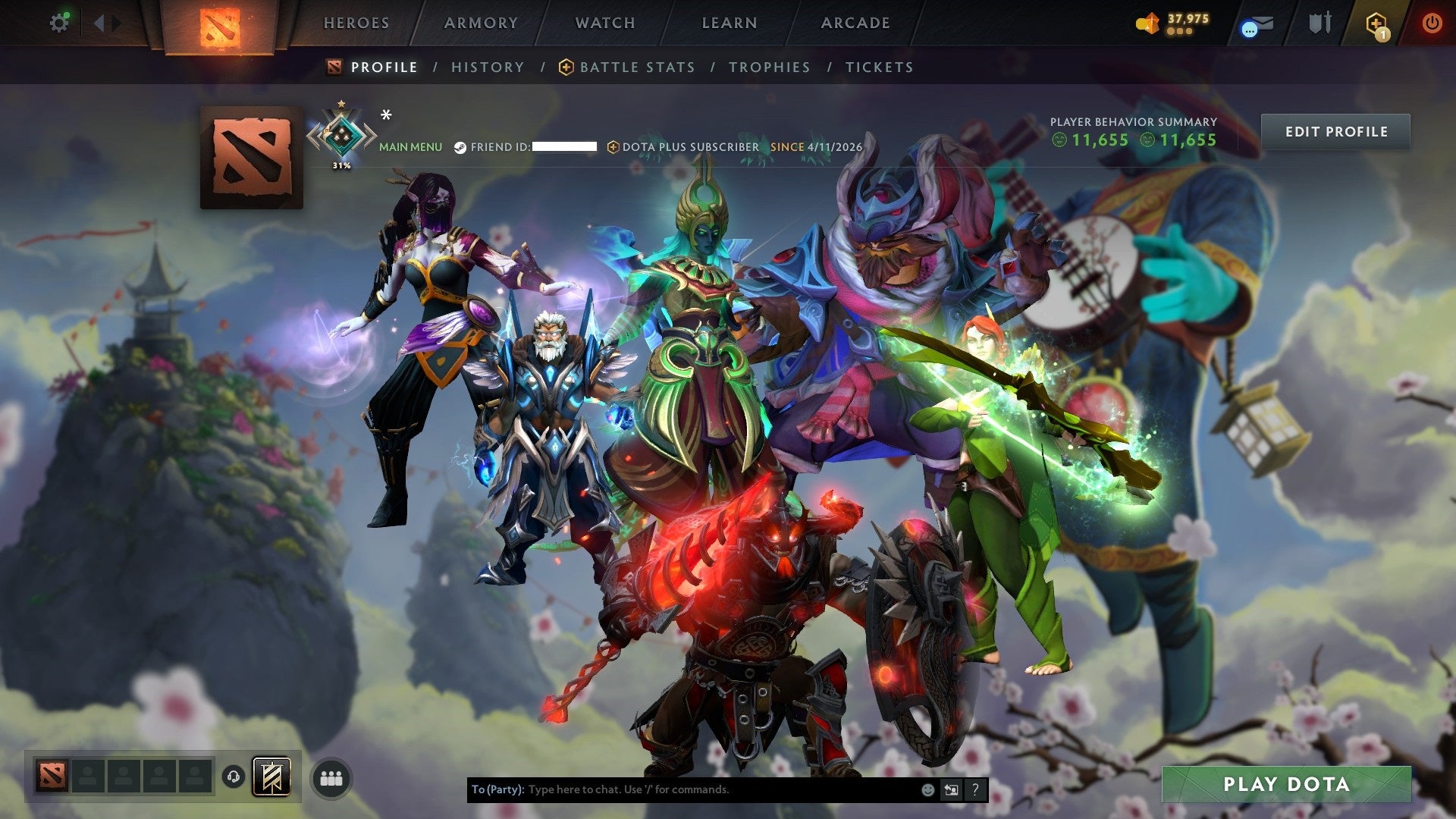The image size is (1456, 819).
Task: Click the shards balance icon
Action: click(x=1147, y=23)
